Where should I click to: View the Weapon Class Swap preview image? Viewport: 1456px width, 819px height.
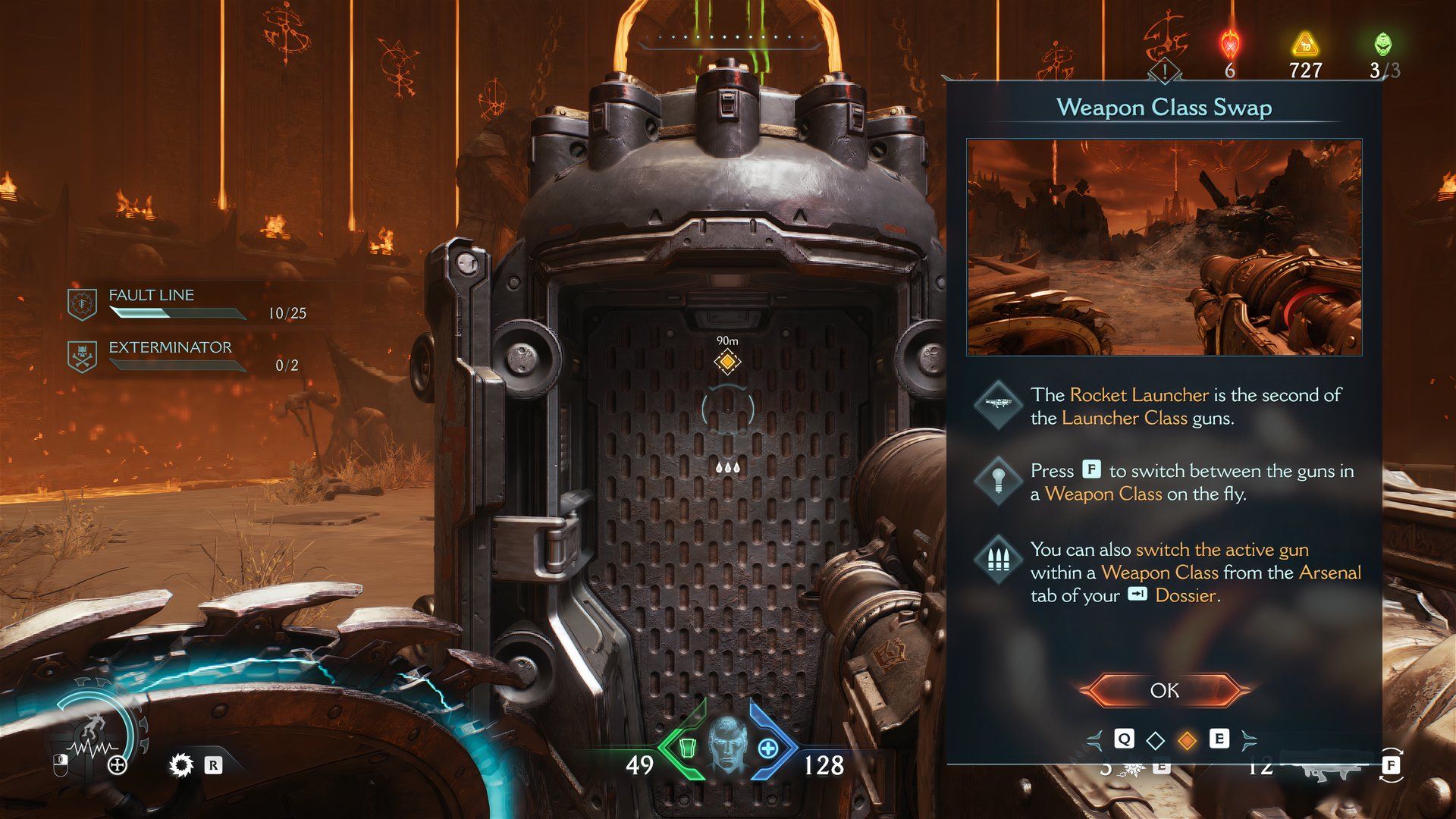(1164, 247)
